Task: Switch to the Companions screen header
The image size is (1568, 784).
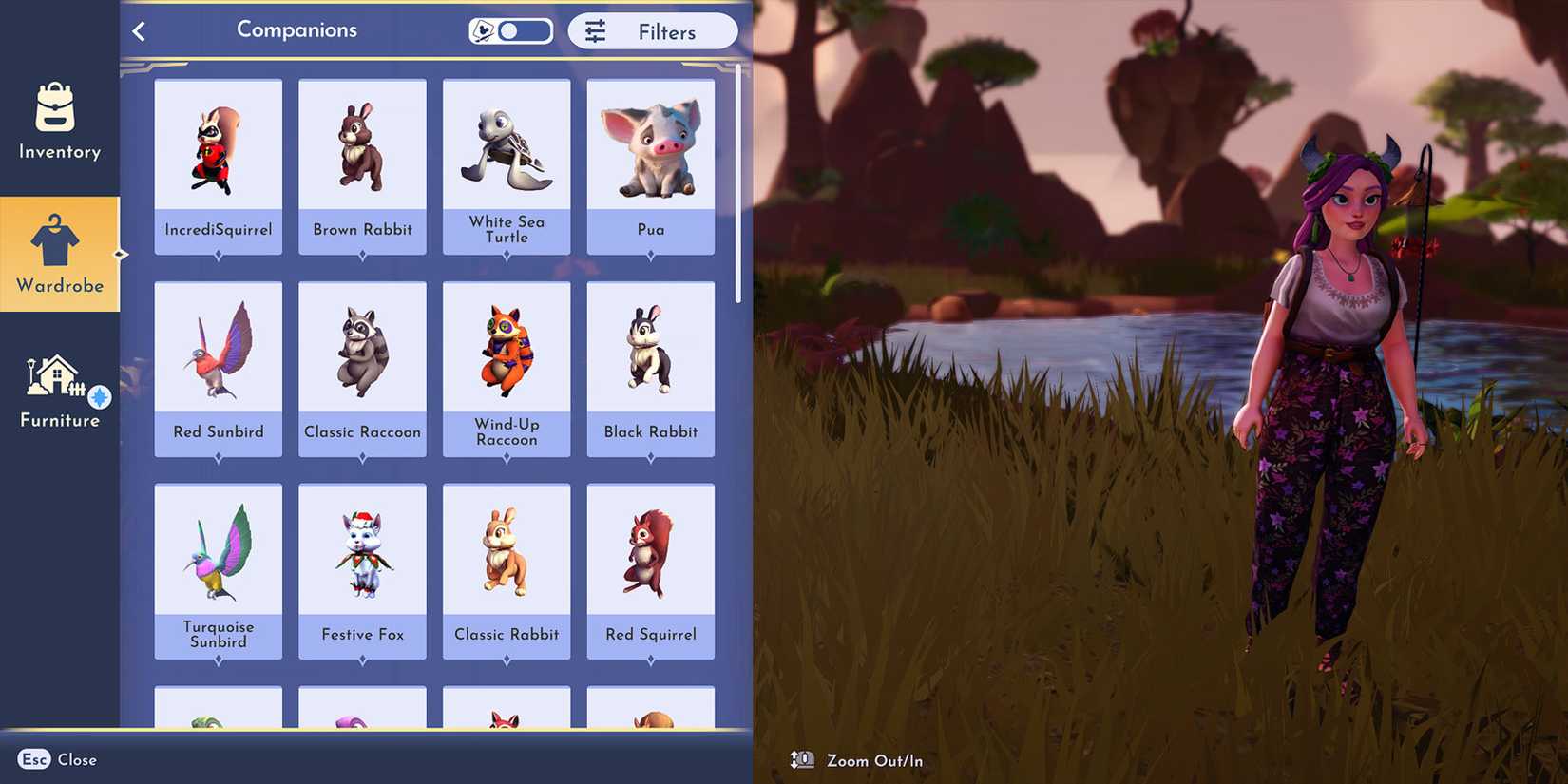Action: pyautogui.click(x=296, y=30)
